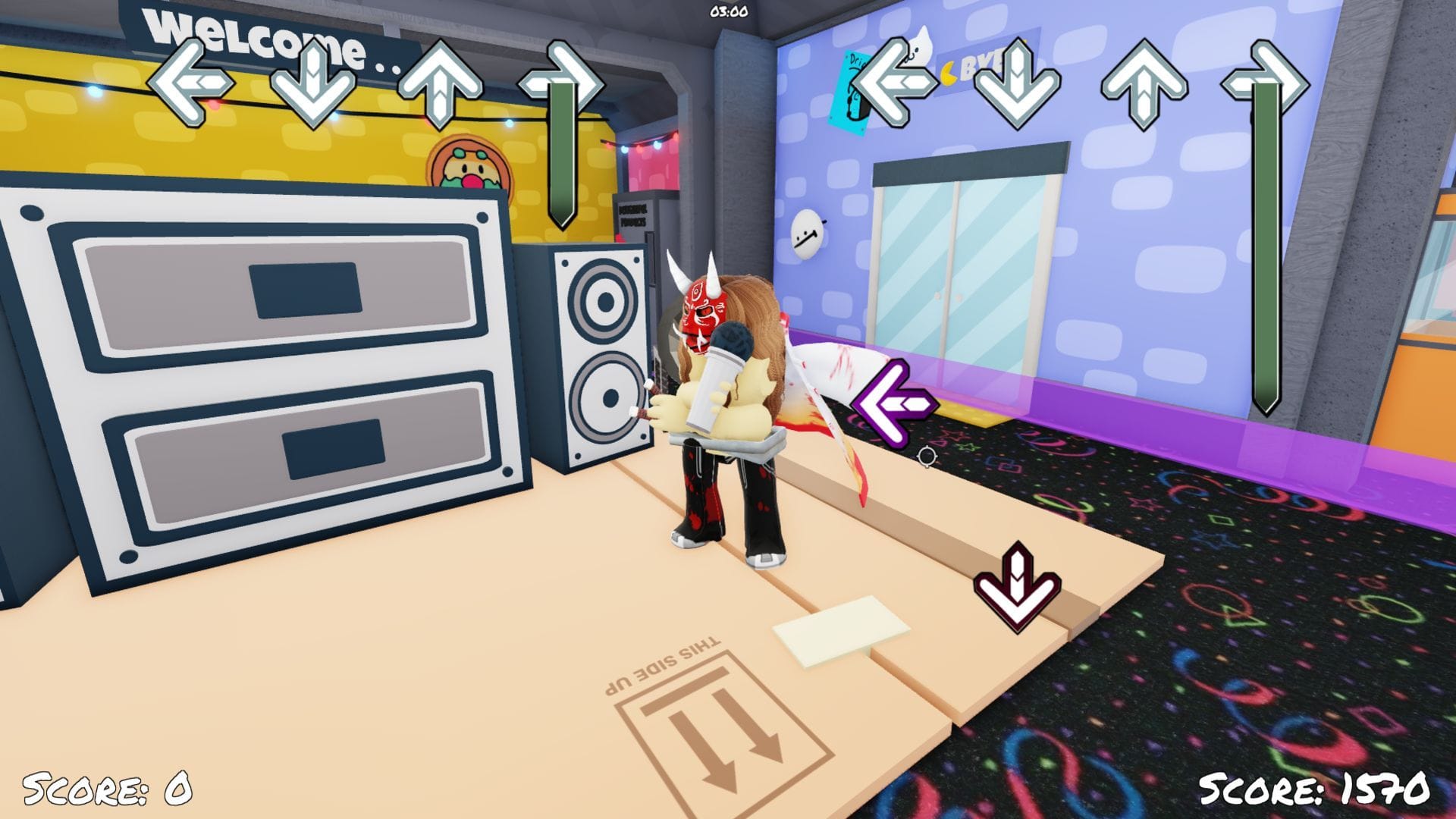Select the right arrow receptor beside the green bar

click(563, 80)
